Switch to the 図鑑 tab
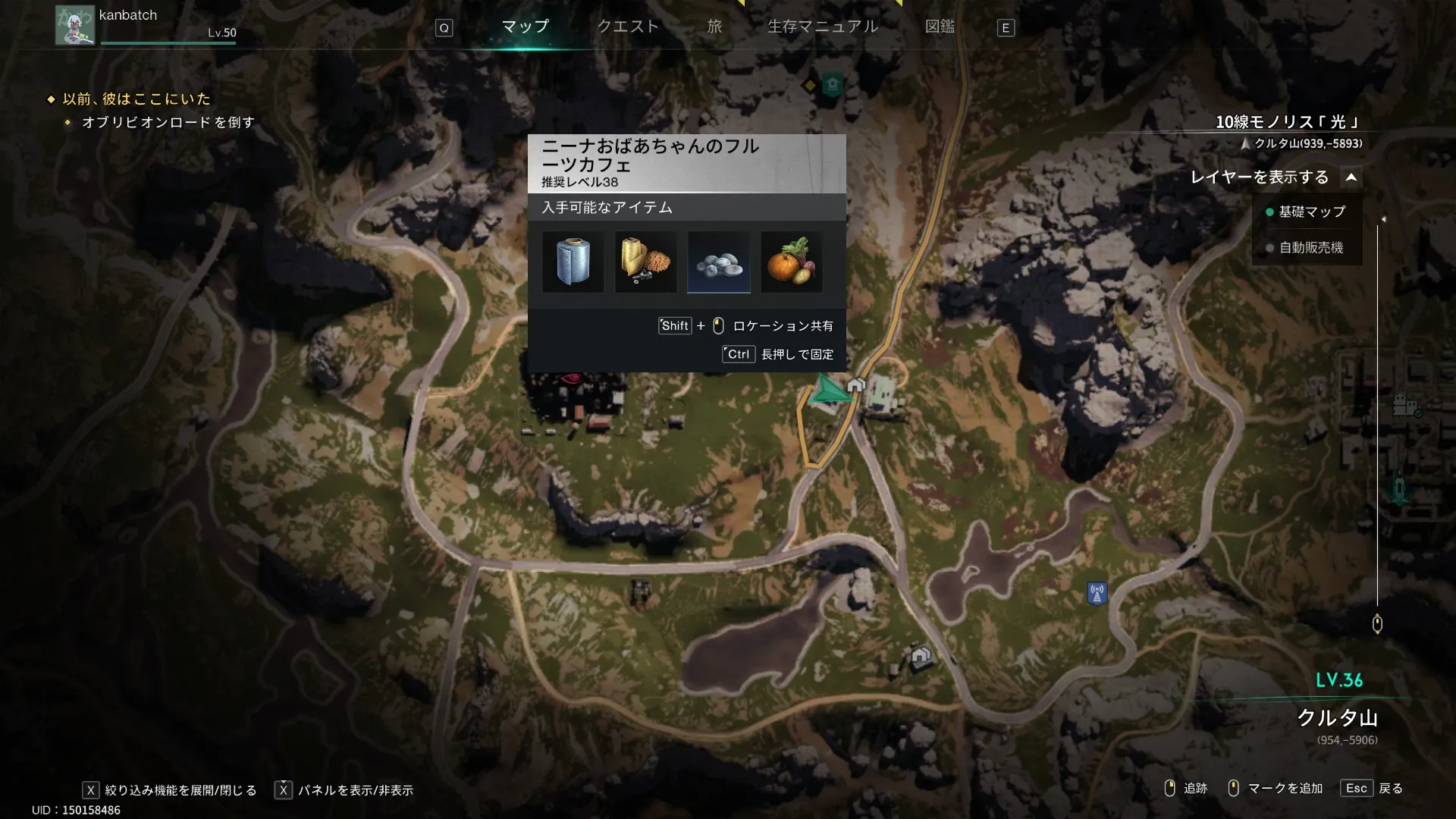Viewport: 1456px width, 819px height. tap(940, 27)
